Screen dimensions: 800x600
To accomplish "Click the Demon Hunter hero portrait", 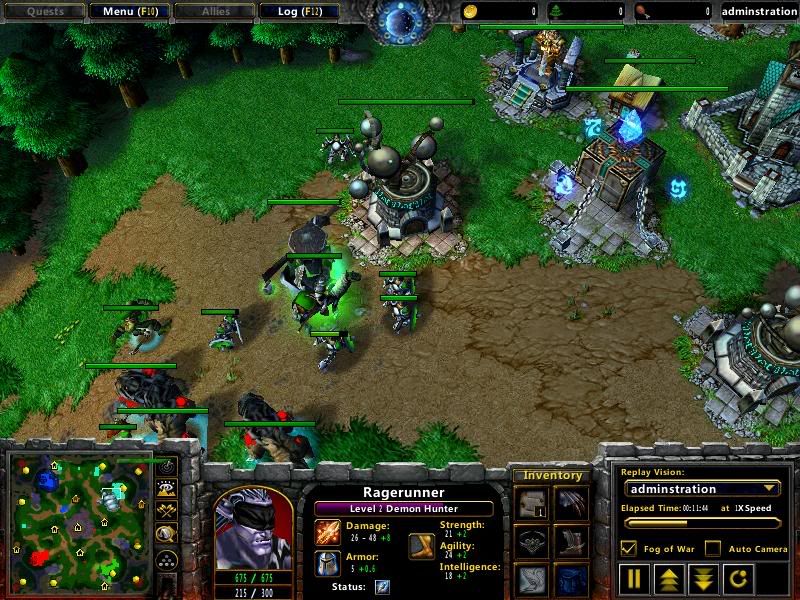I will pos(253,527).
